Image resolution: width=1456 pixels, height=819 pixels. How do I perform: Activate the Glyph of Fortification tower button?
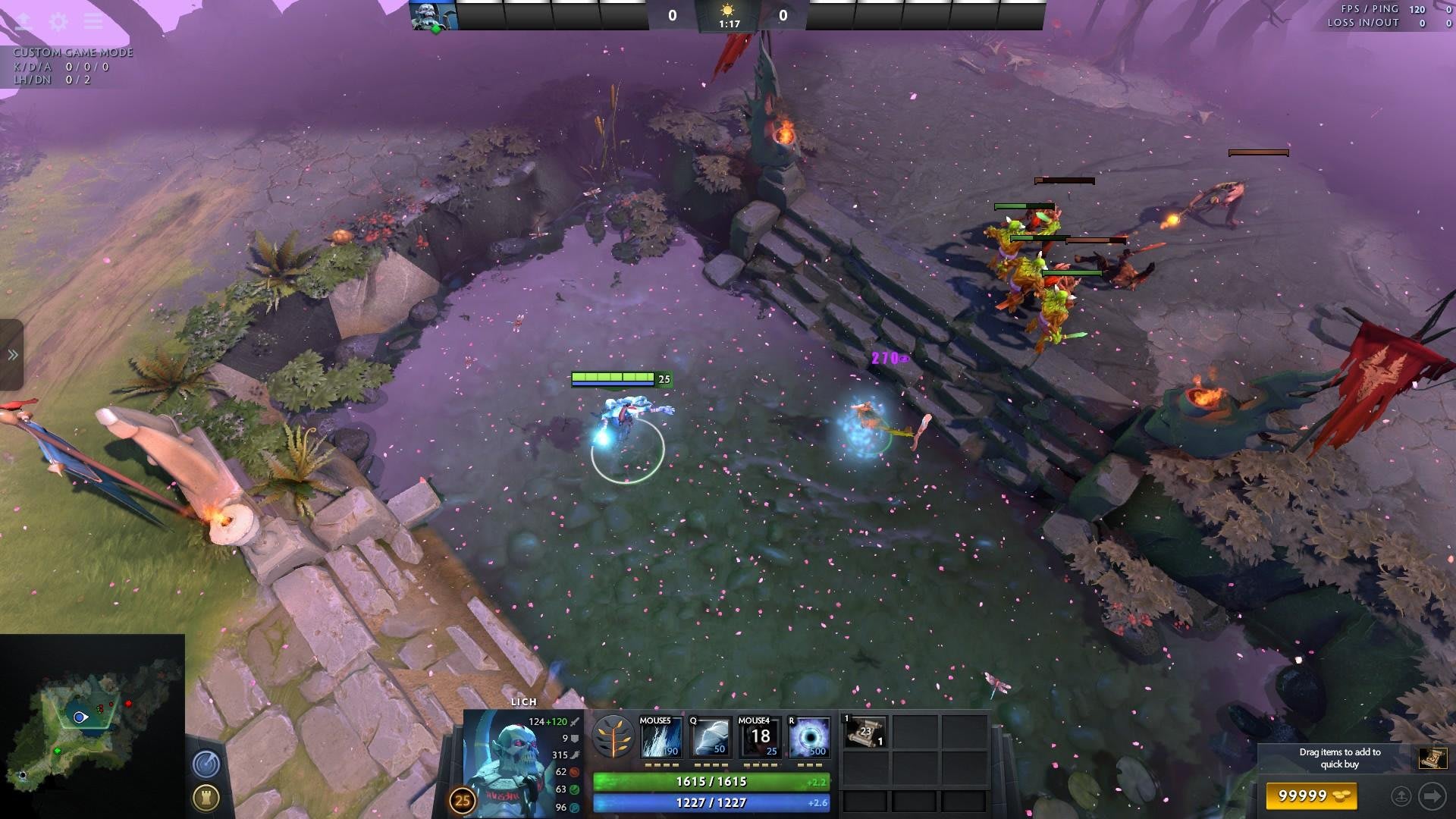[x=206, y=797]
